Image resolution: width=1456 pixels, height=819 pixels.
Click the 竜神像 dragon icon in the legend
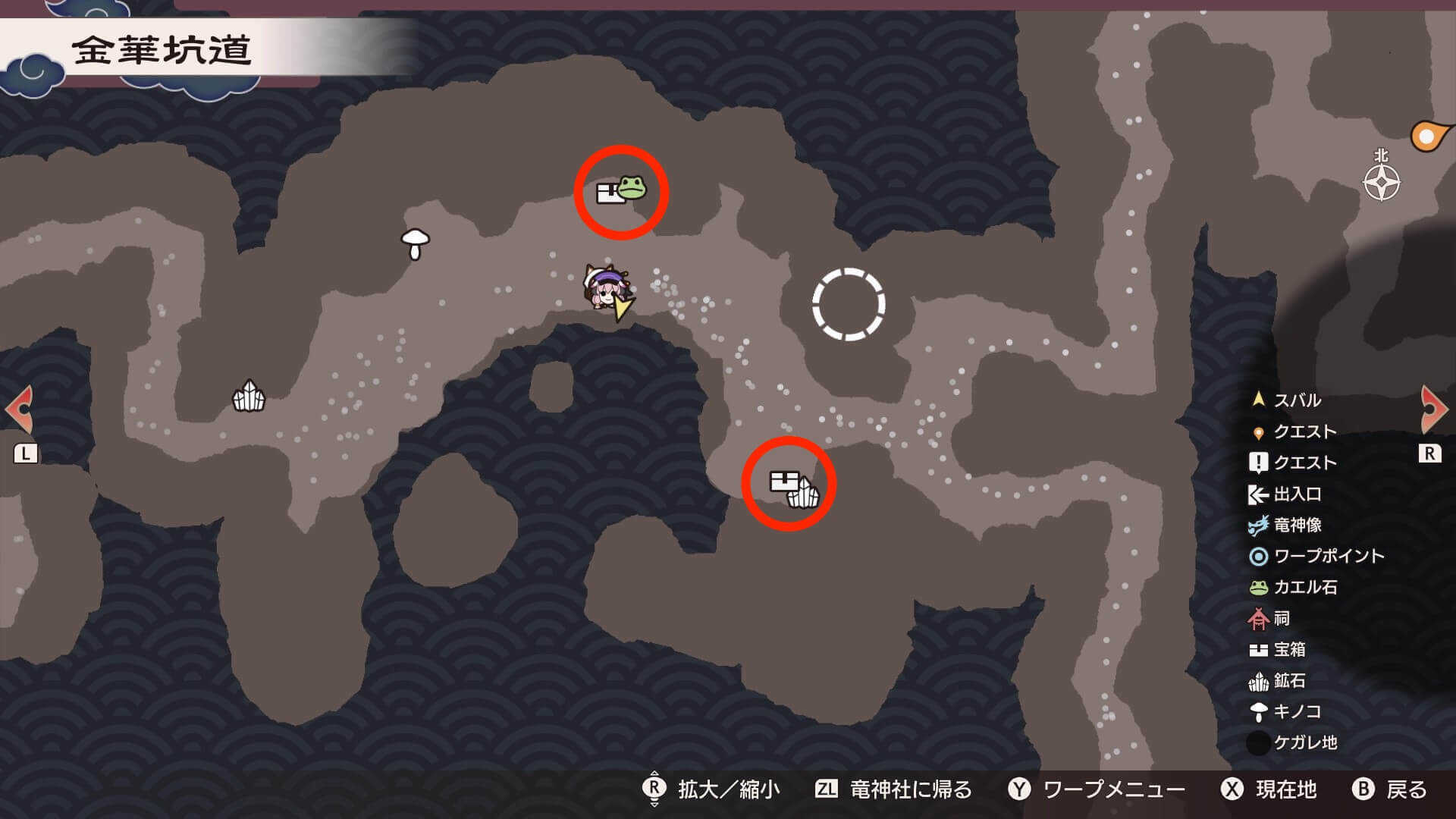click(1258, 525)
